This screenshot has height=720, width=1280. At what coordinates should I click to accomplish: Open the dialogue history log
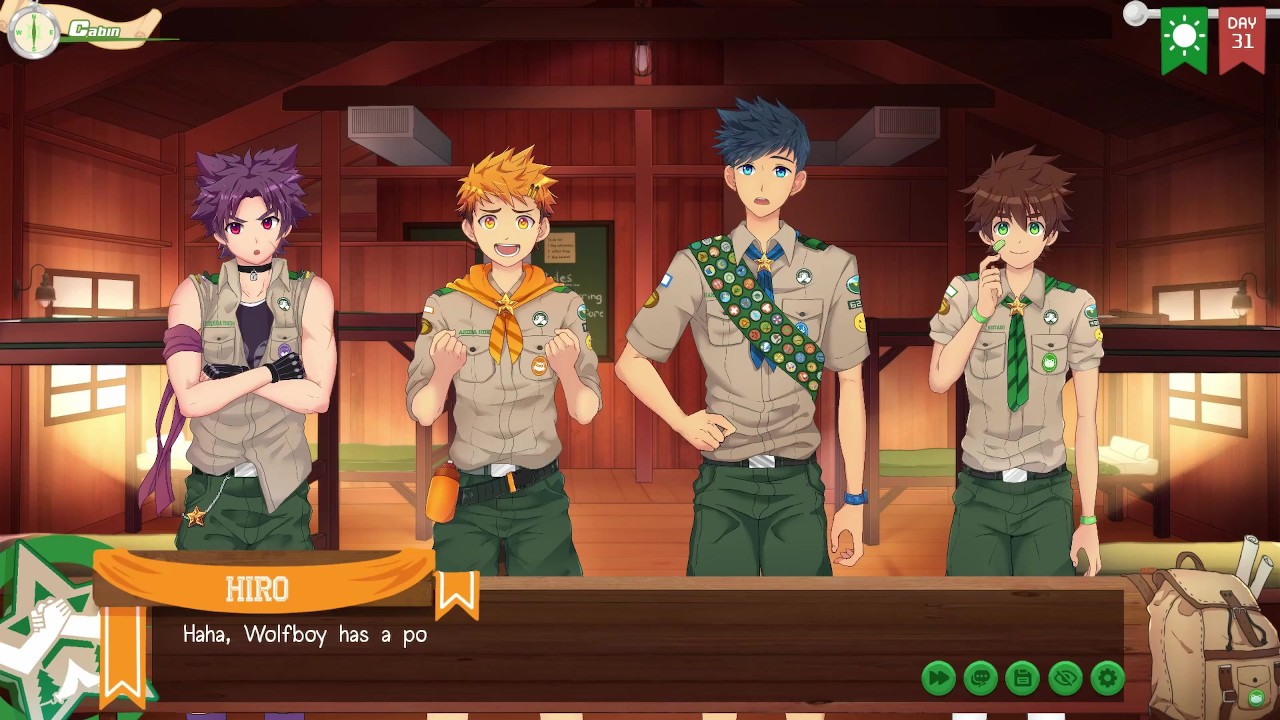coord(980,678)
